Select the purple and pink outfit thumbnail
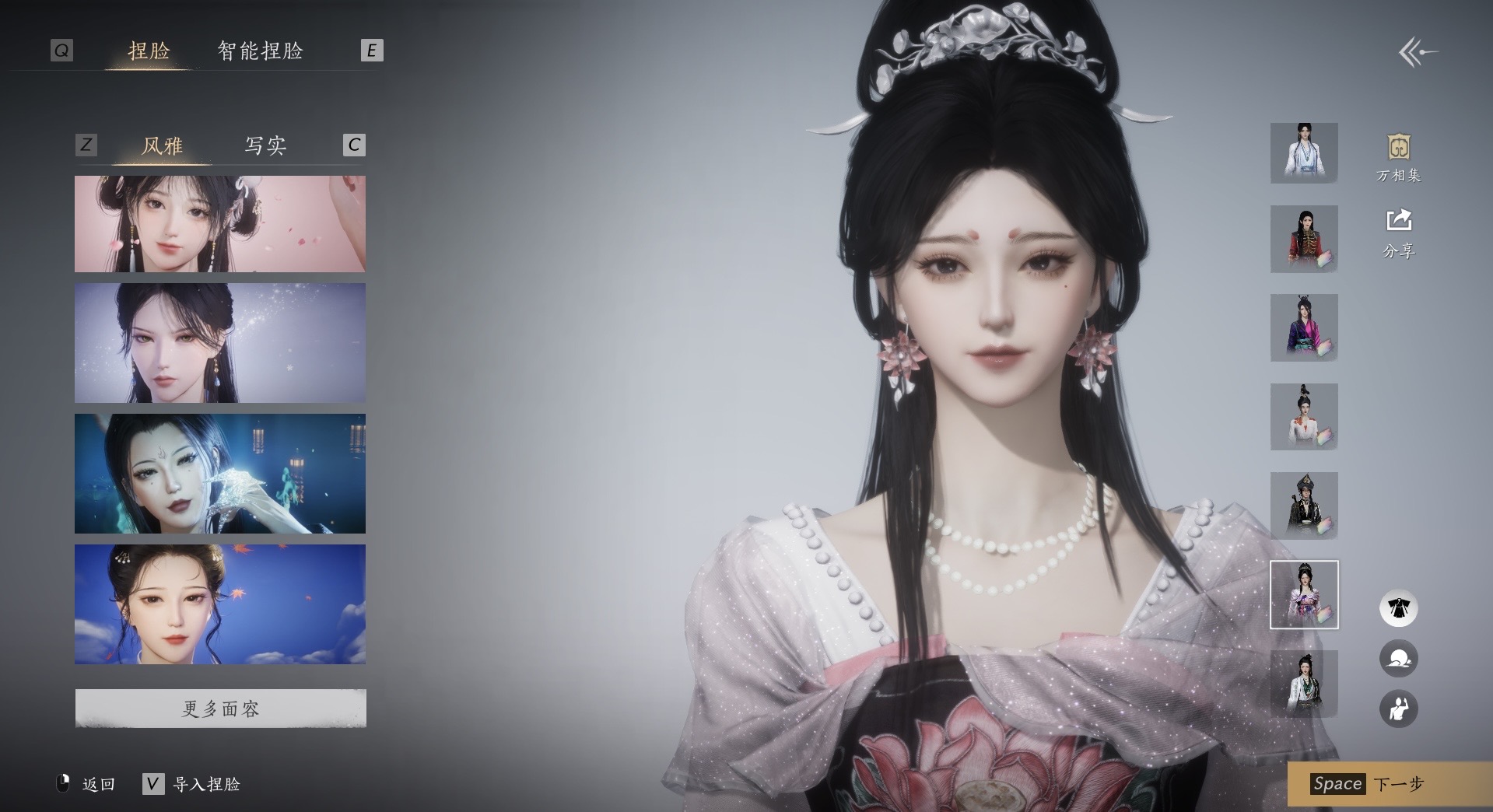Viewport: 1493px width, 812px height. coord(1304,327)
